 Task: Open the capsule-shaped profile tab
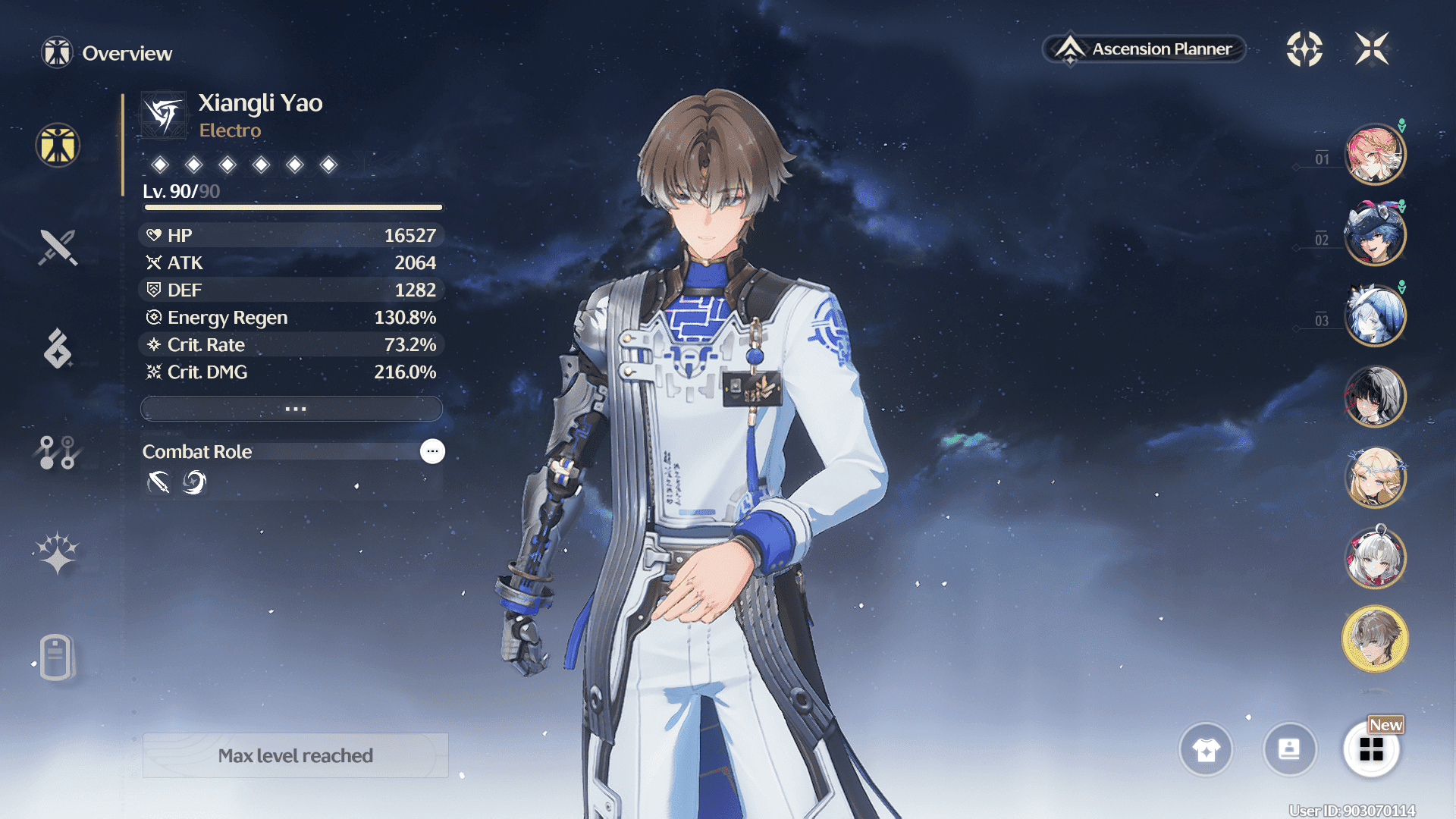56,657
